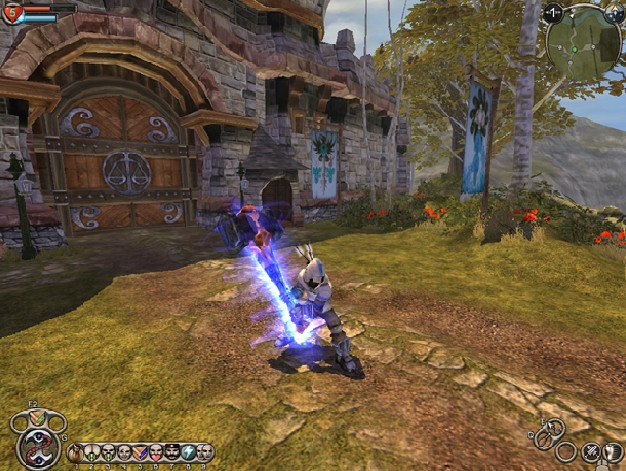
Task: Select the compass icon beside the minimap
Action: click(x=612, y=13)
